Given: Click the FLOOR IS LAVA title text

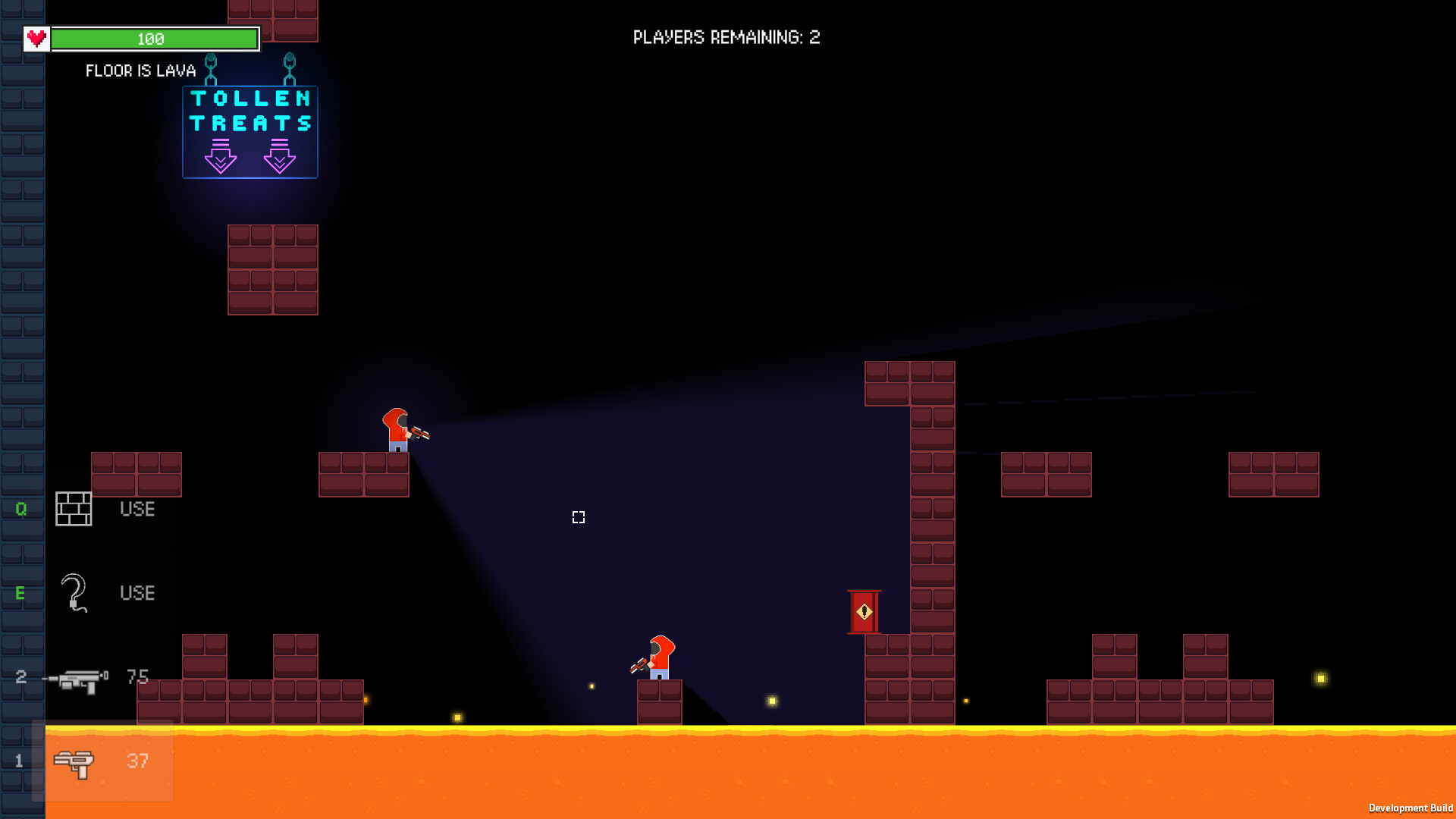Looking at the screenshot, I should 141,71.
